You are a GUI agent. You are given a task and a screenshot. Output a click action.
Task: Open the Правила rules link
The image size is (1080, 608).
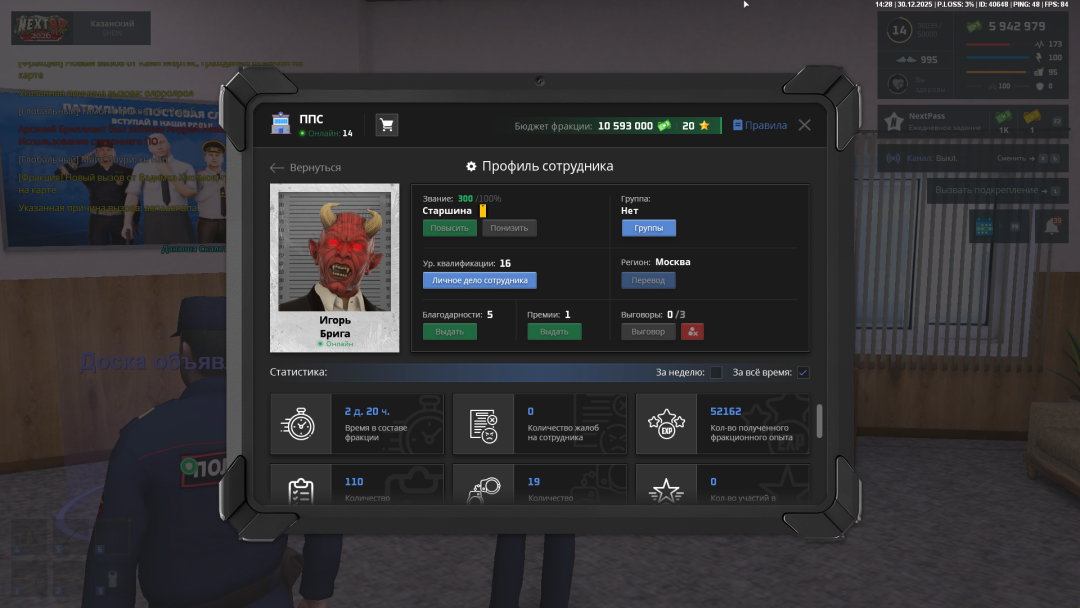click(760, 126)
